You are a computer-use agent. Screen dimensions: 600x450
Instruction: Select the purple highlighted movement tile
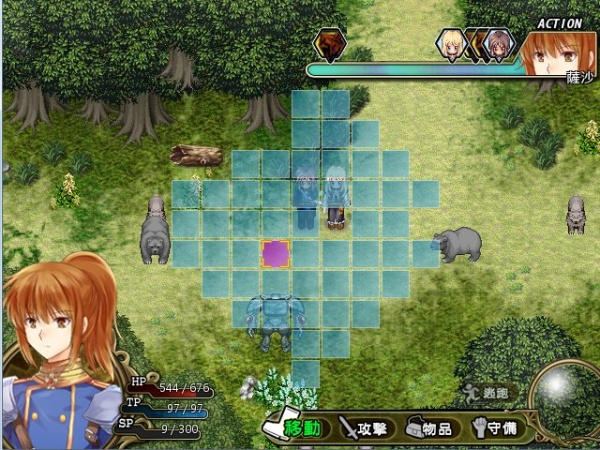pyautogui.click(x=276, y=254)
